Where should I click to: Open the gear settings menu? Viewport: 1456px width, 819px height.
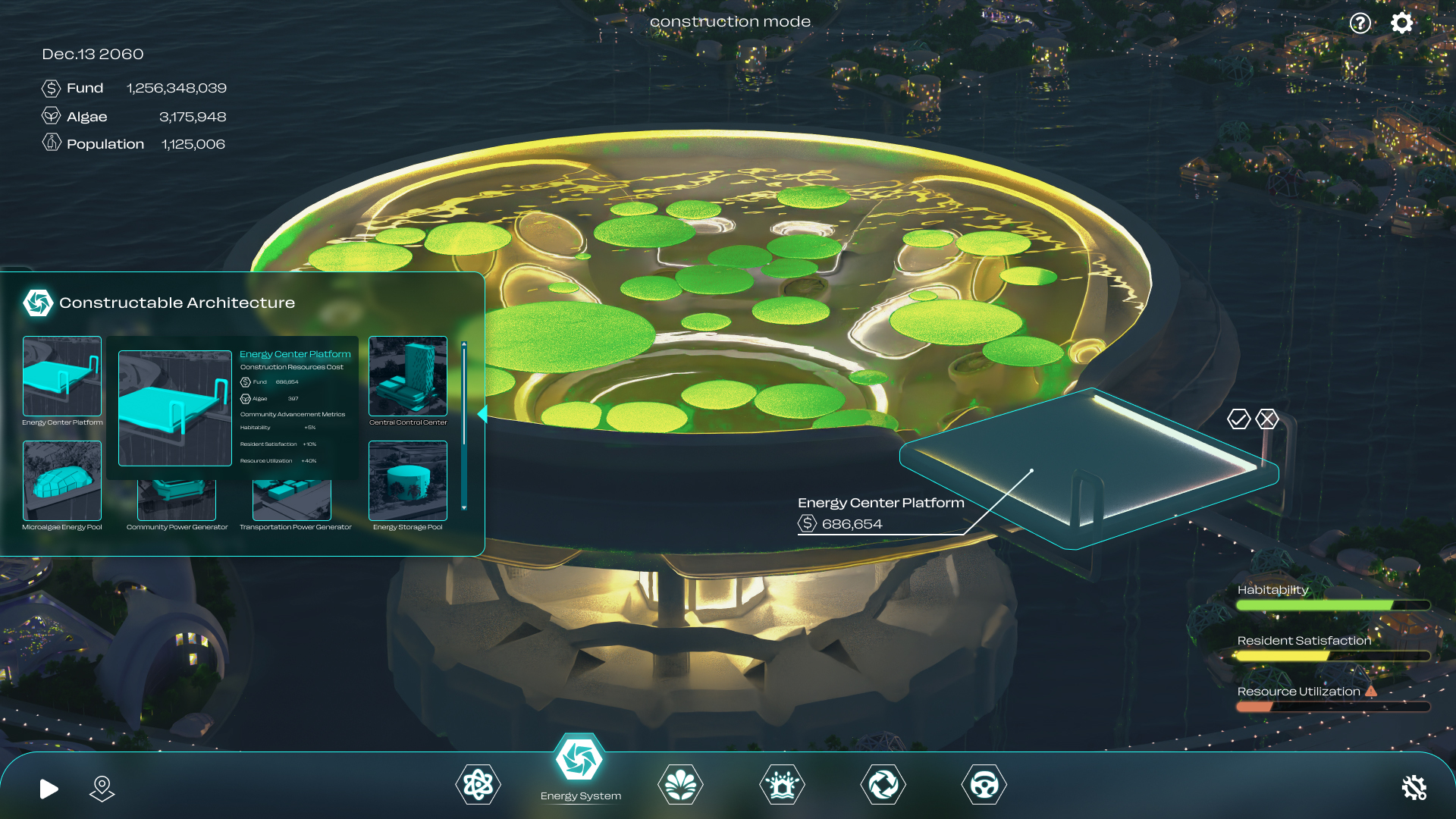(x=1401, y=23)
